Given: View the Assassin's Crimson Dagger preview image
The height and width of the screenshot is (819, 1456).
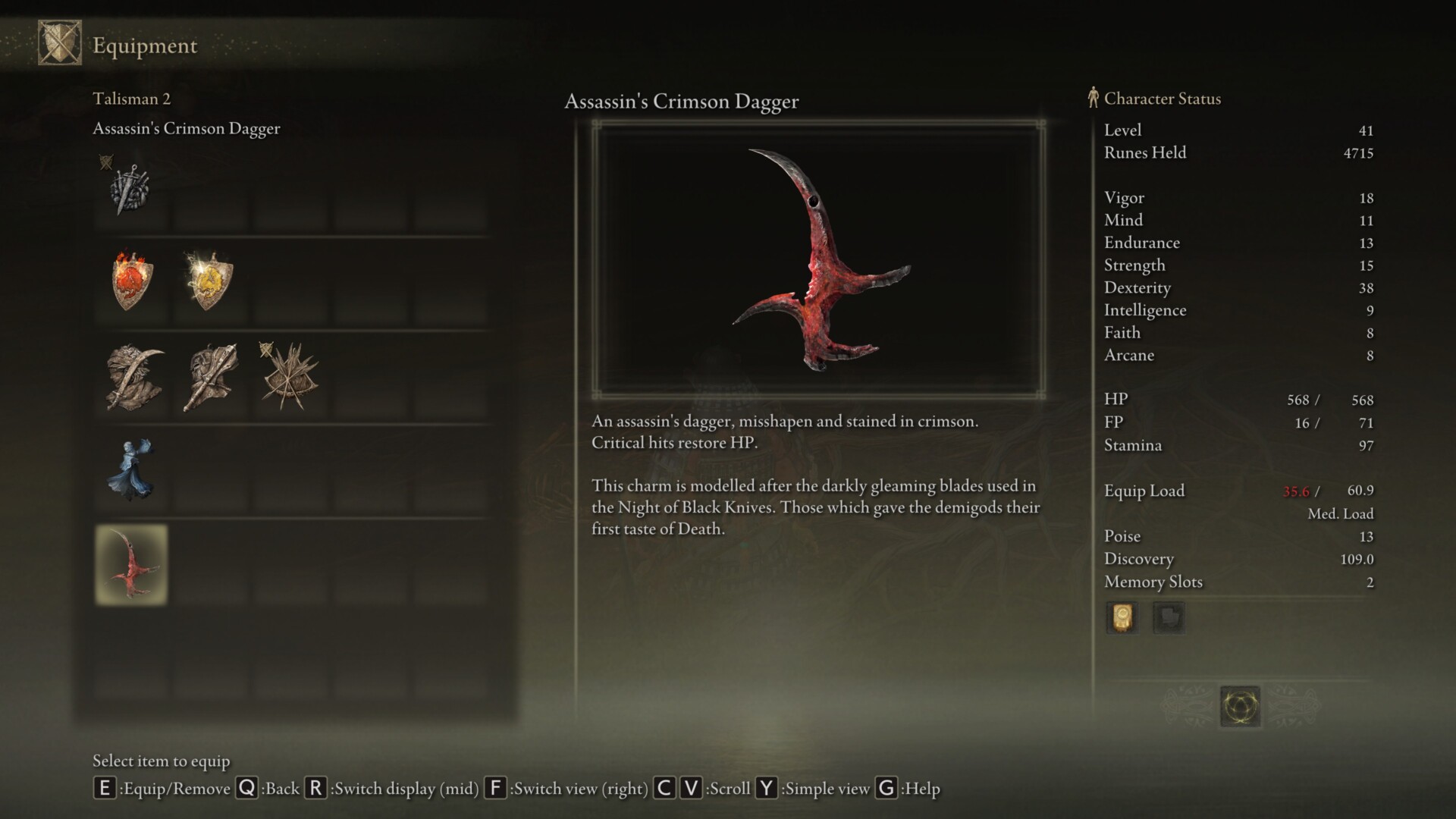Looking at the screenshot, I should click(818, 259).
